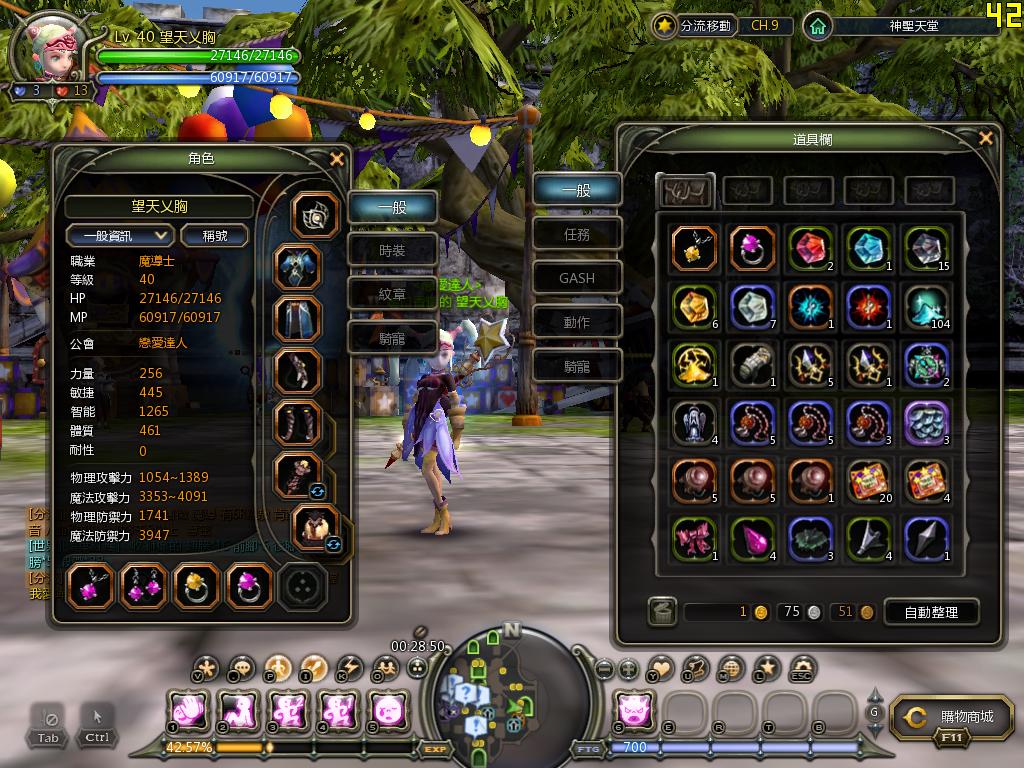Viewport: 1024px width, 768px height.
Task: Close the 道具欄 inventory window
Action: 986,139
